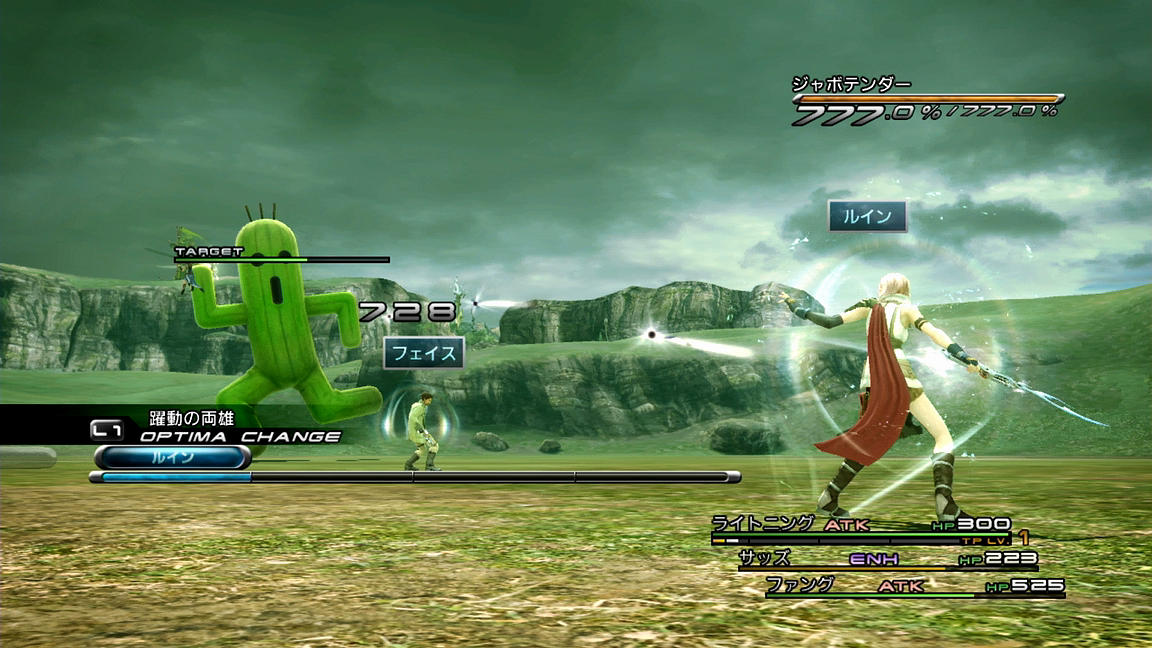Select サッズ in the party list
The image size is (1152, 648).
coord(765,558)
